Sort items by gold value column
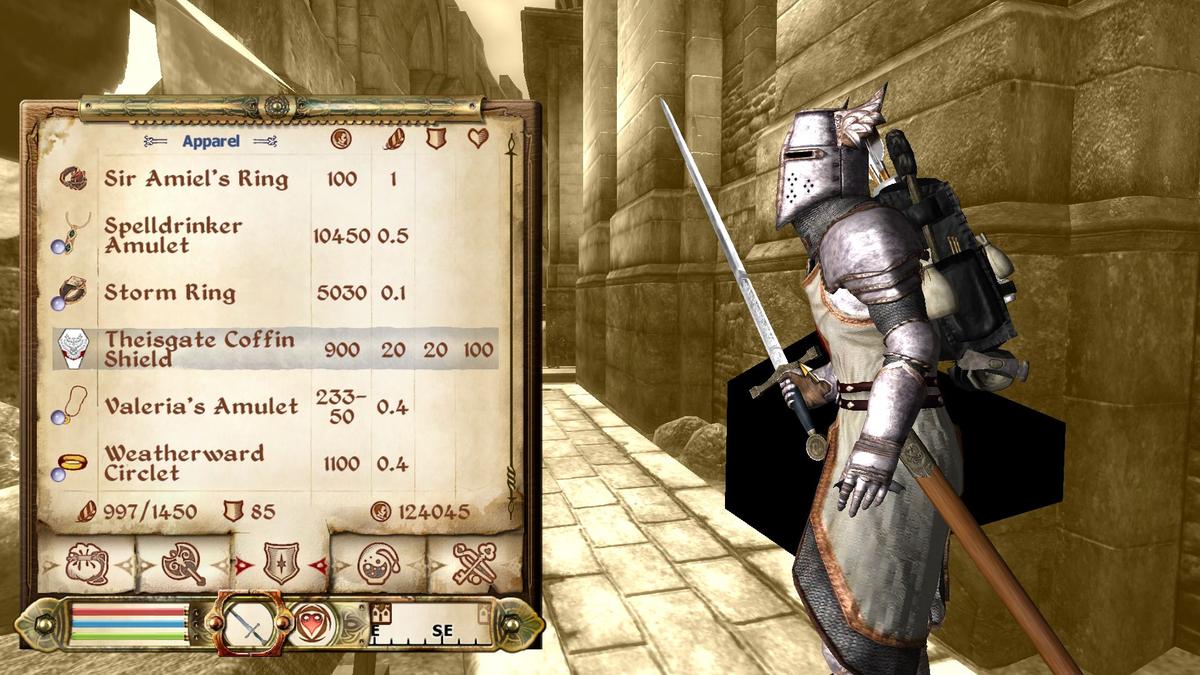This screenshot has height=675, width=1200. tap(341, 140)
